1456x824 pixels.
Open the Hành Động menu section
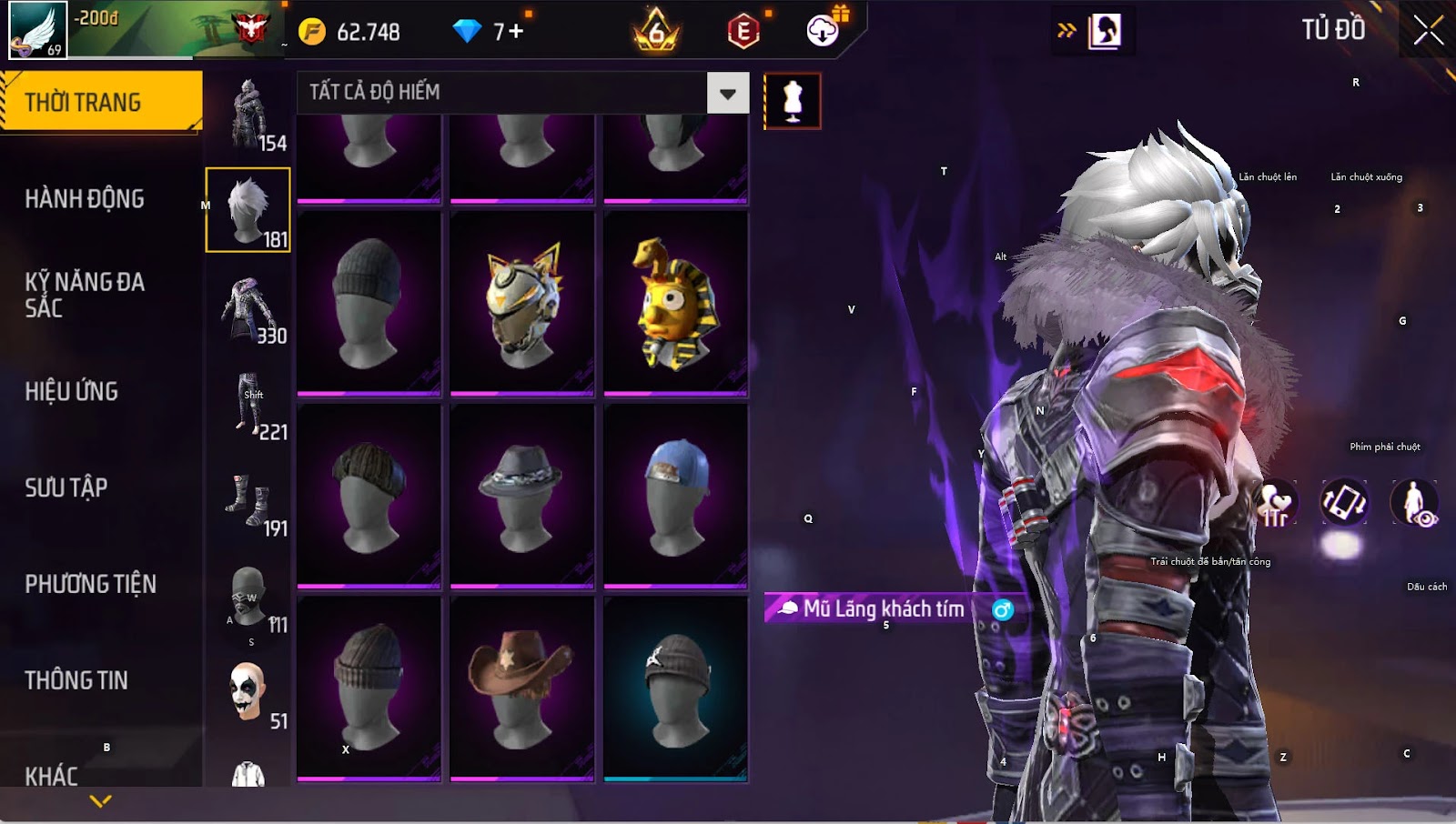[x=85, y=199]
